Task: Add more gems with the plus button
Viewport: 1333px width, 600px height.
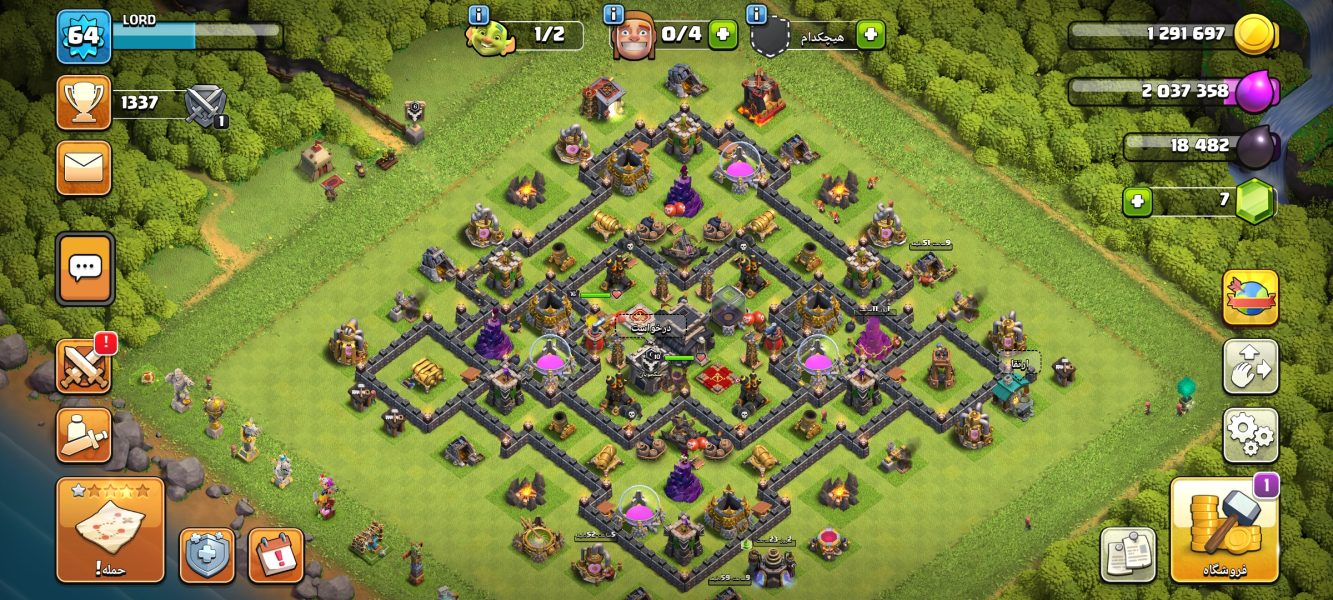Action: point(1136,202)
